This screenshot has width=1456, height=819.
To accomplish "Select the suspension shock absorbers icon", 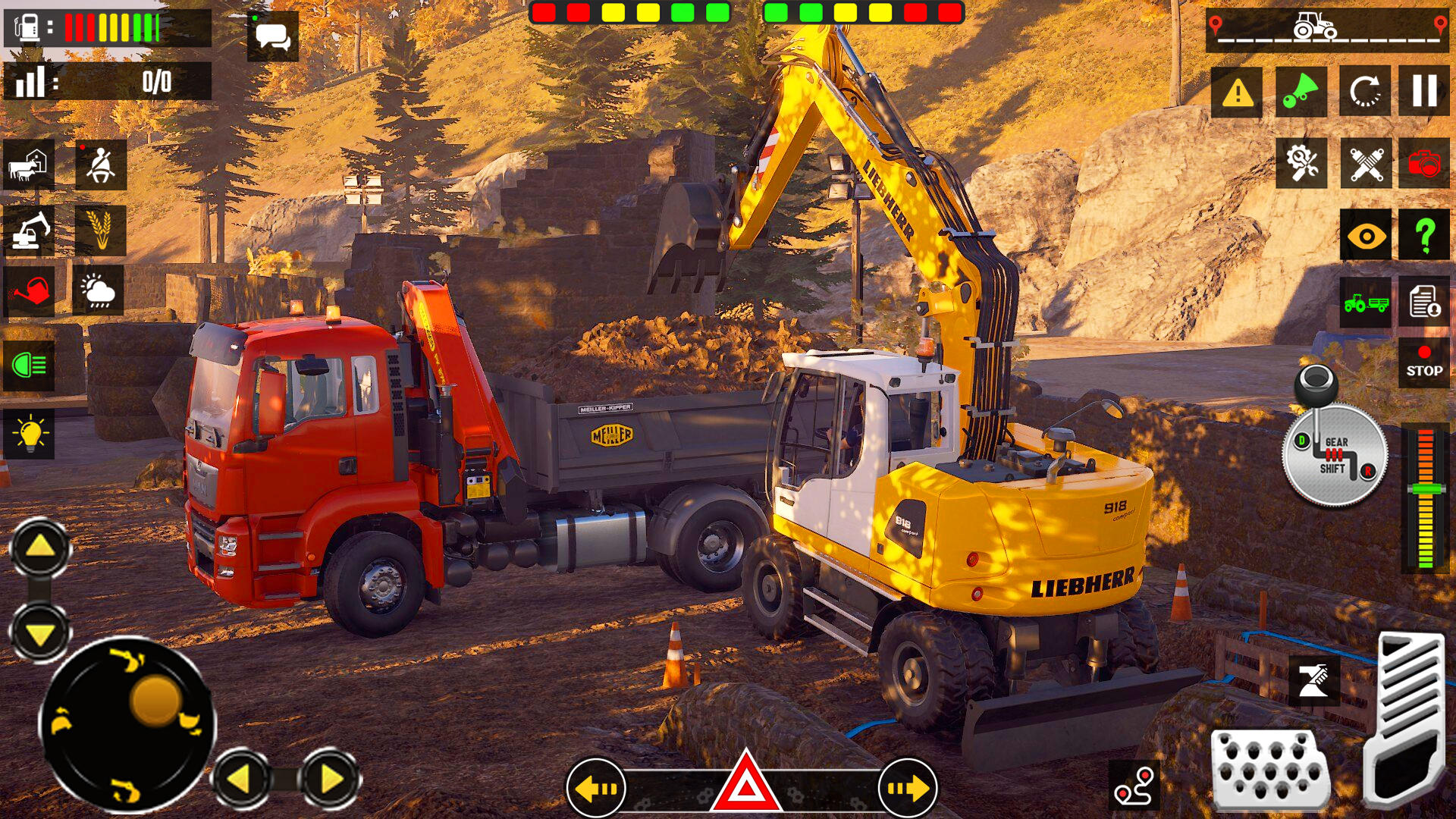I will point(1363,162).
